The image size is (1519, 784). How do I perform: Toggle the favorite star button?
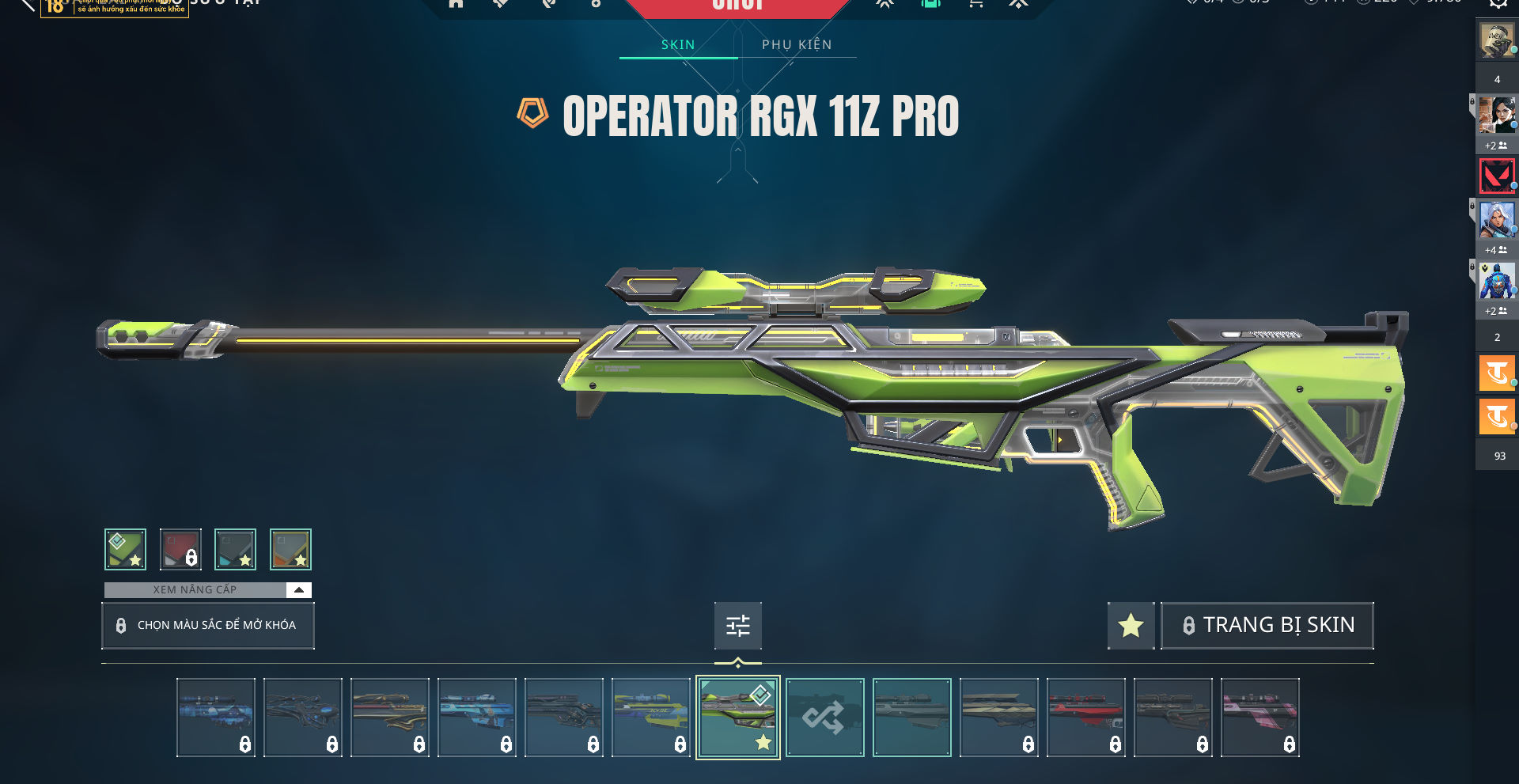(1131, 626)
